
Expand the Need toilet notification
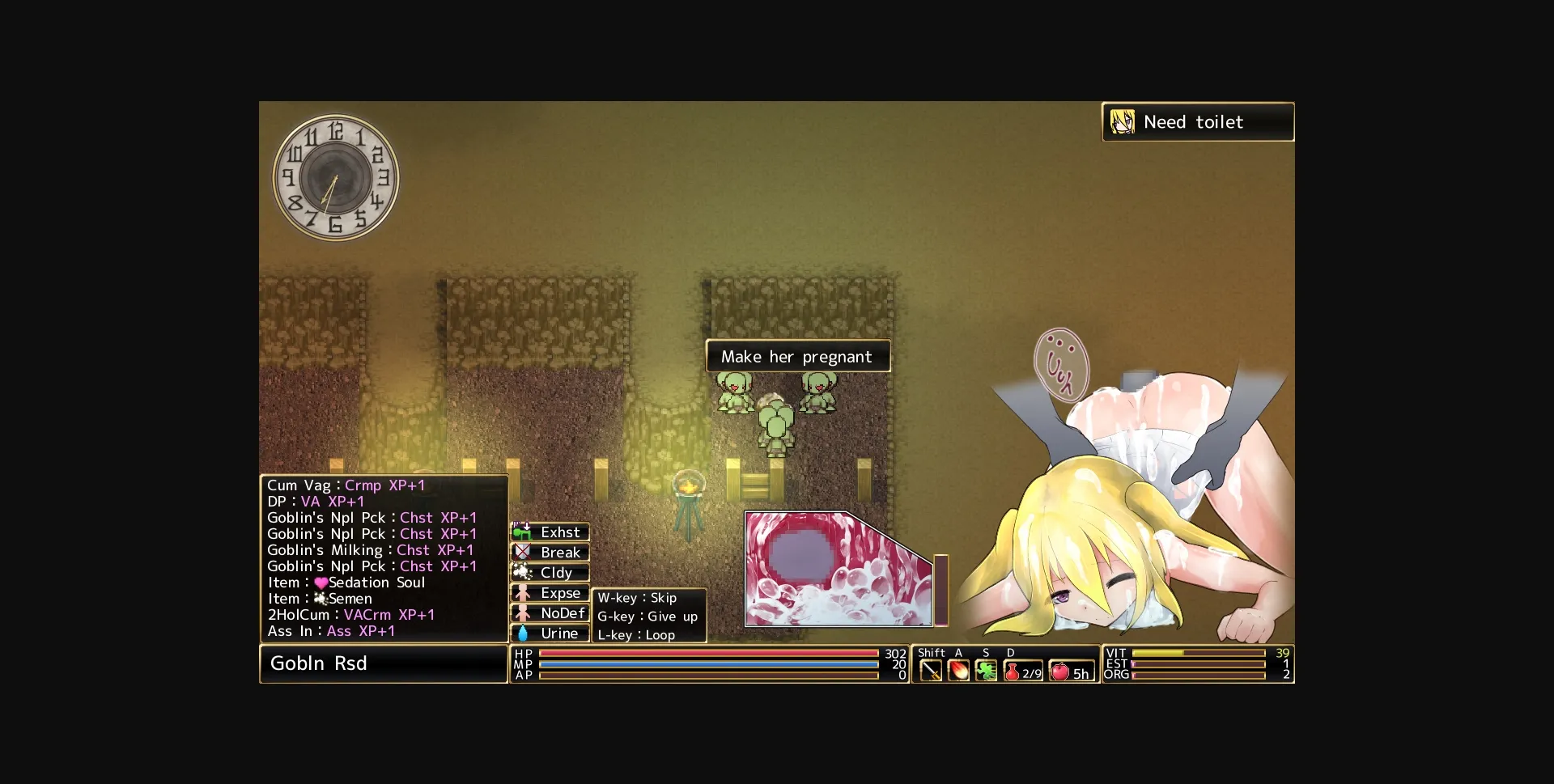coord(1197,122)
